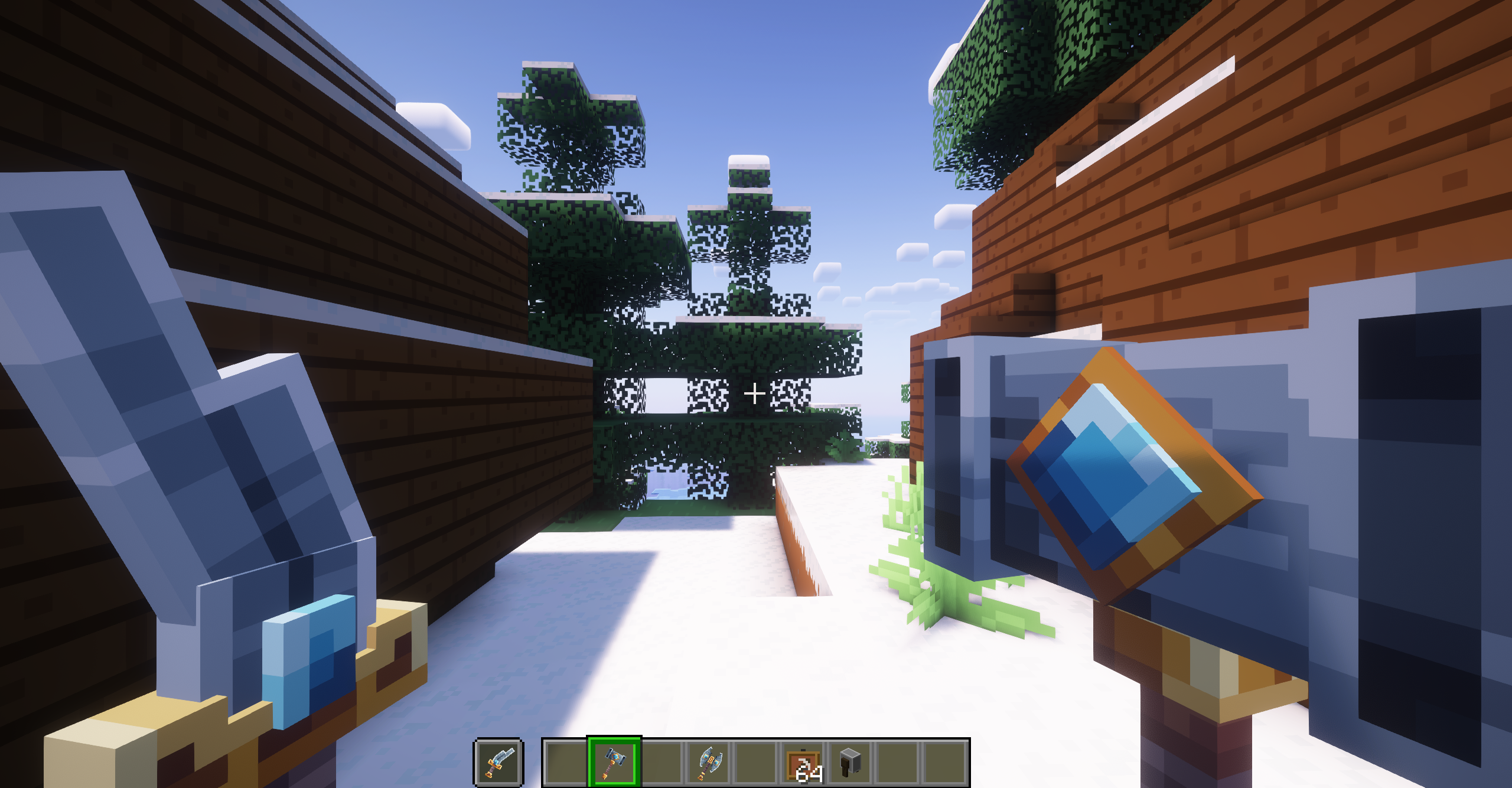The height and width of the screenshot is (788, 1512).
Task: Click the sword icon in the offhand slot
Action: (498, 762)
